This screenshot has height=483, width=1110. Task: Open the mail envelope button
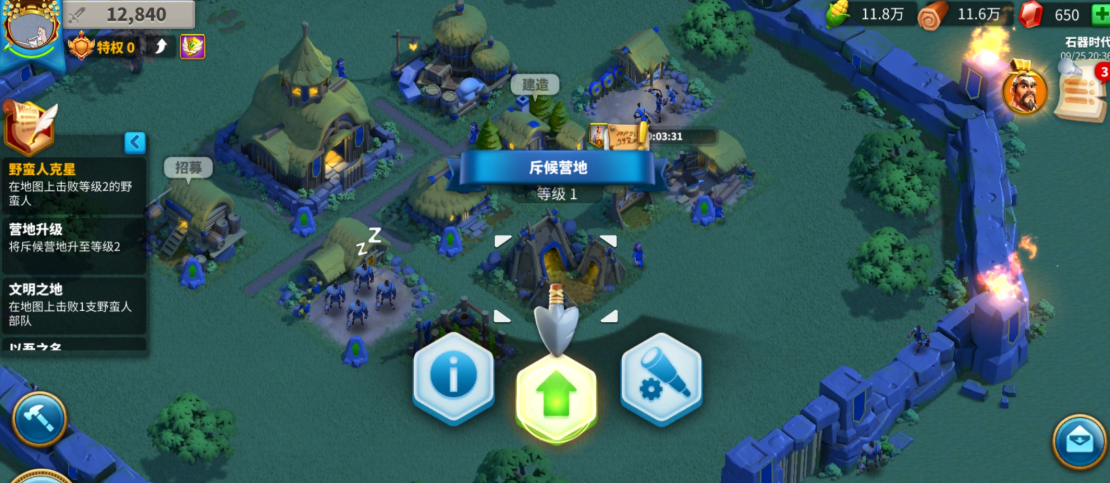pyautogui.click(x=1080, y=441)
